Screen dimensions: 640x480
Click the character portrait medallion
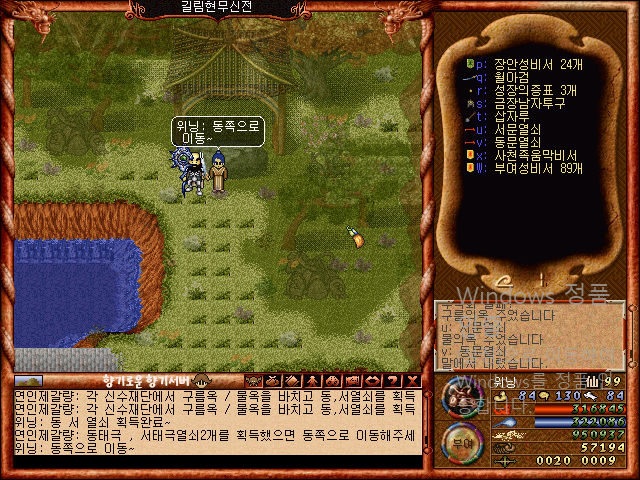459,396
